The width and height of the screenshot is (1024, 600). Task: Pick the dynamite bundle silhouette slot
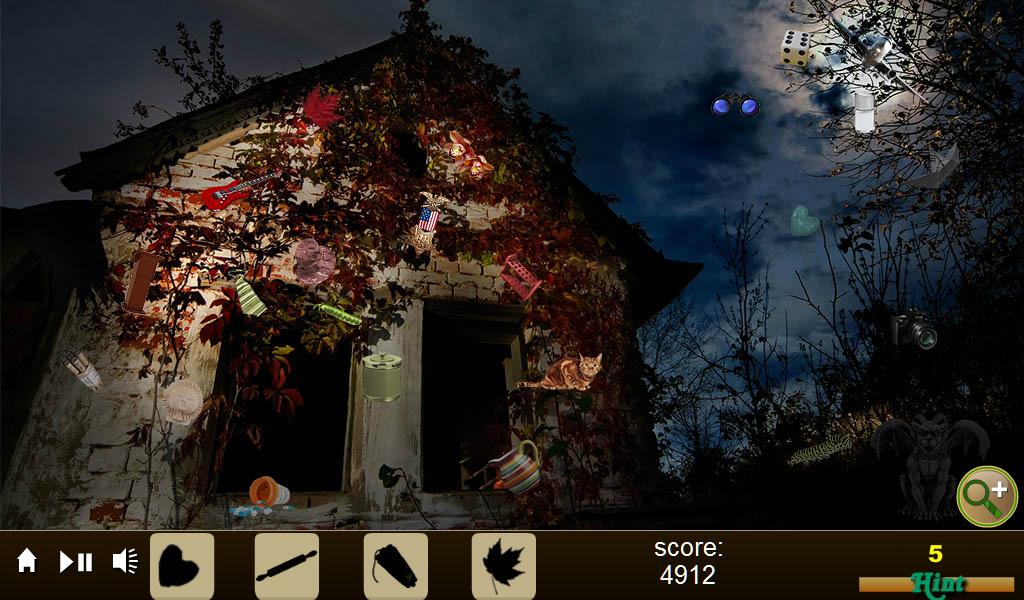(x=395, y=566)
